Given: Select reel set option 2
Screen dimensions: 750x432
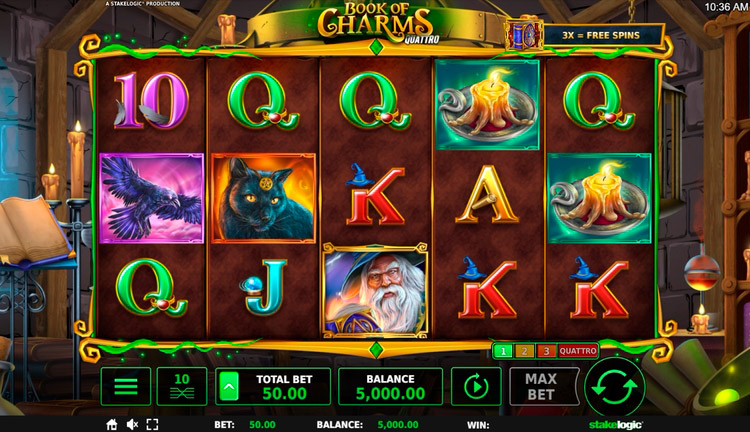Looking at the screenshot, I should (524, 351).
